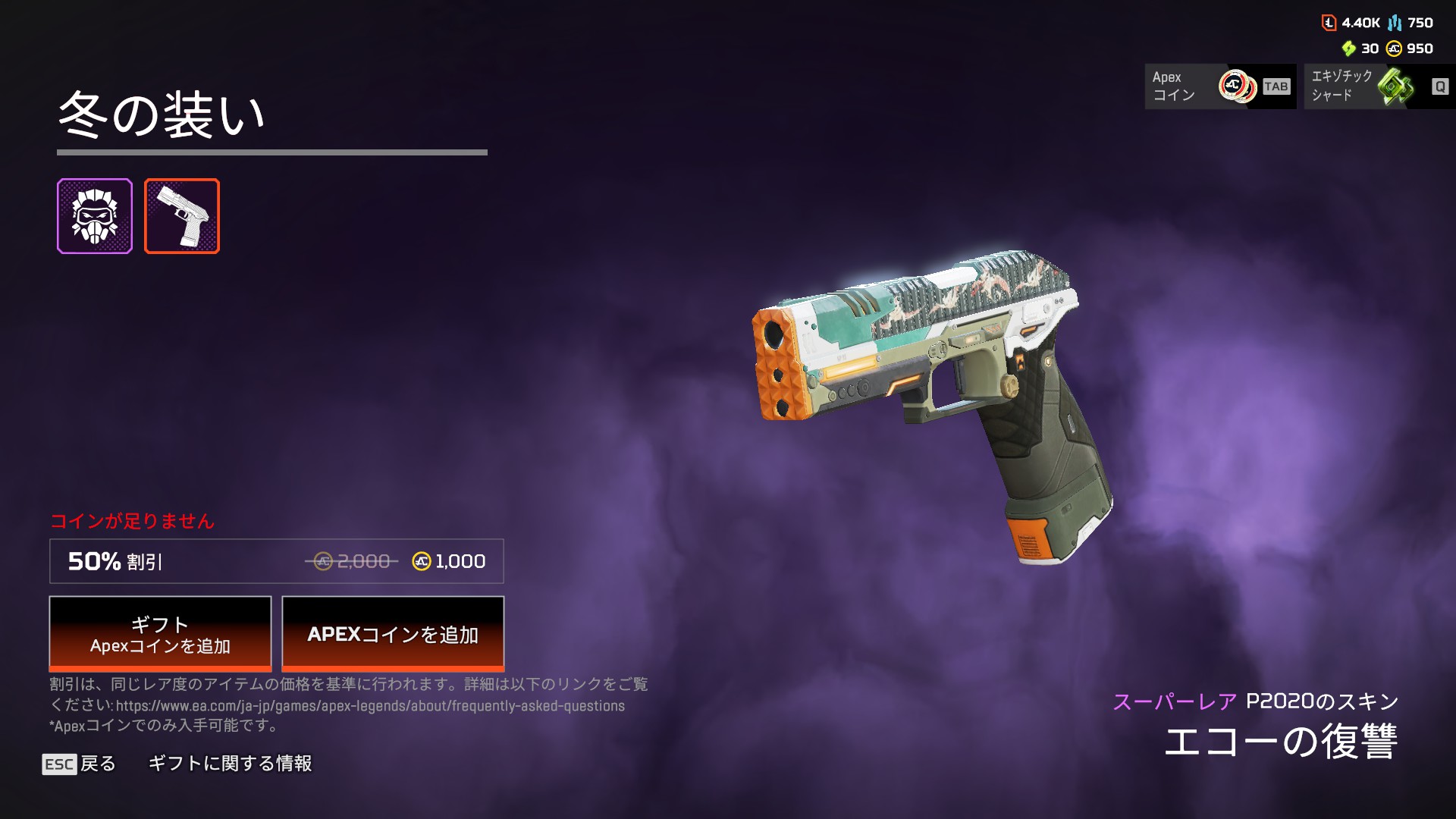This screenshot has height=819, width=1456.
Task: Go back with the 戻る button
Action: [x=80, y=764]
